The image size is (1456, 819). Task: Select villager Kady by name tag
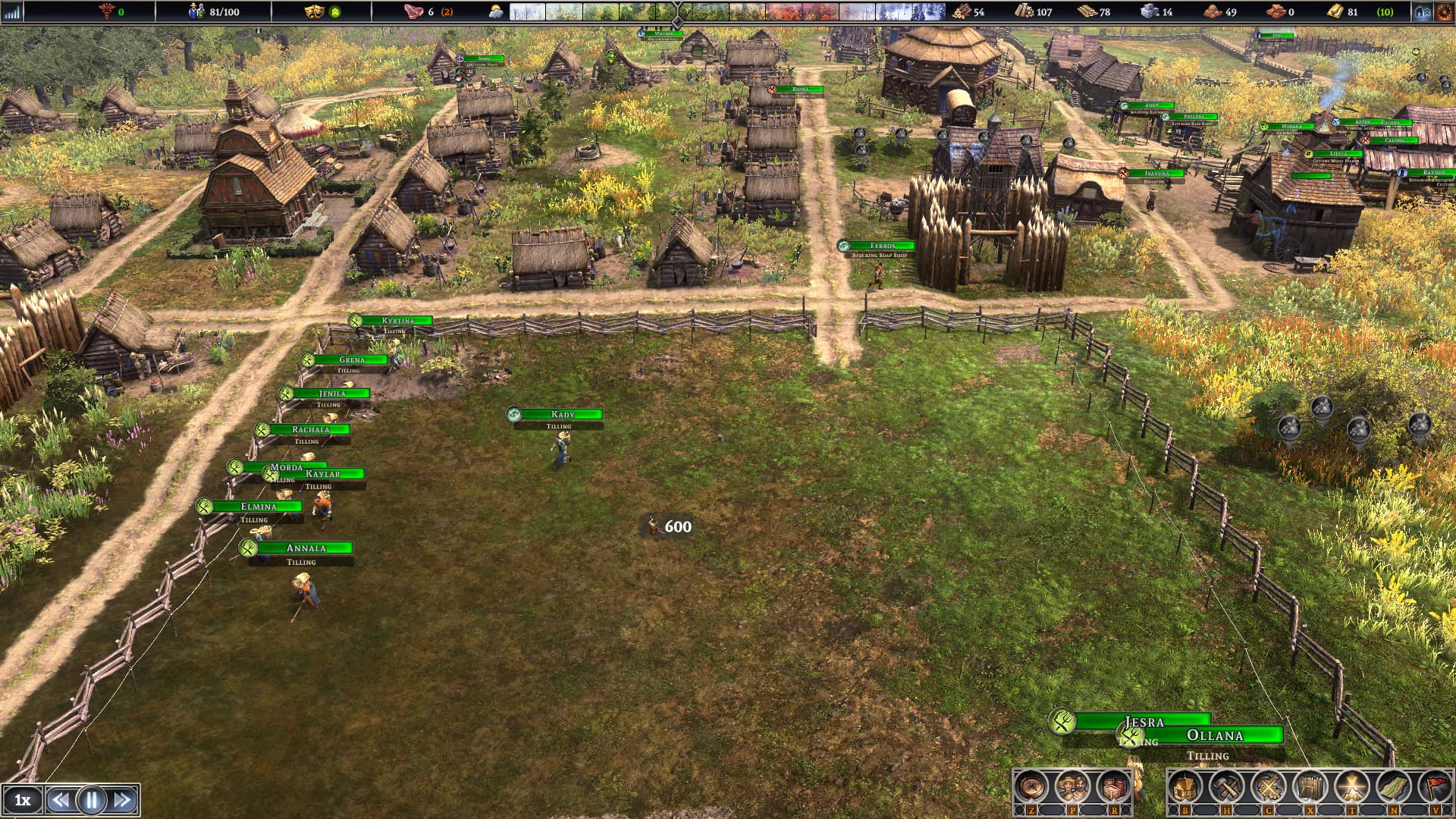[x=563, y=414]
